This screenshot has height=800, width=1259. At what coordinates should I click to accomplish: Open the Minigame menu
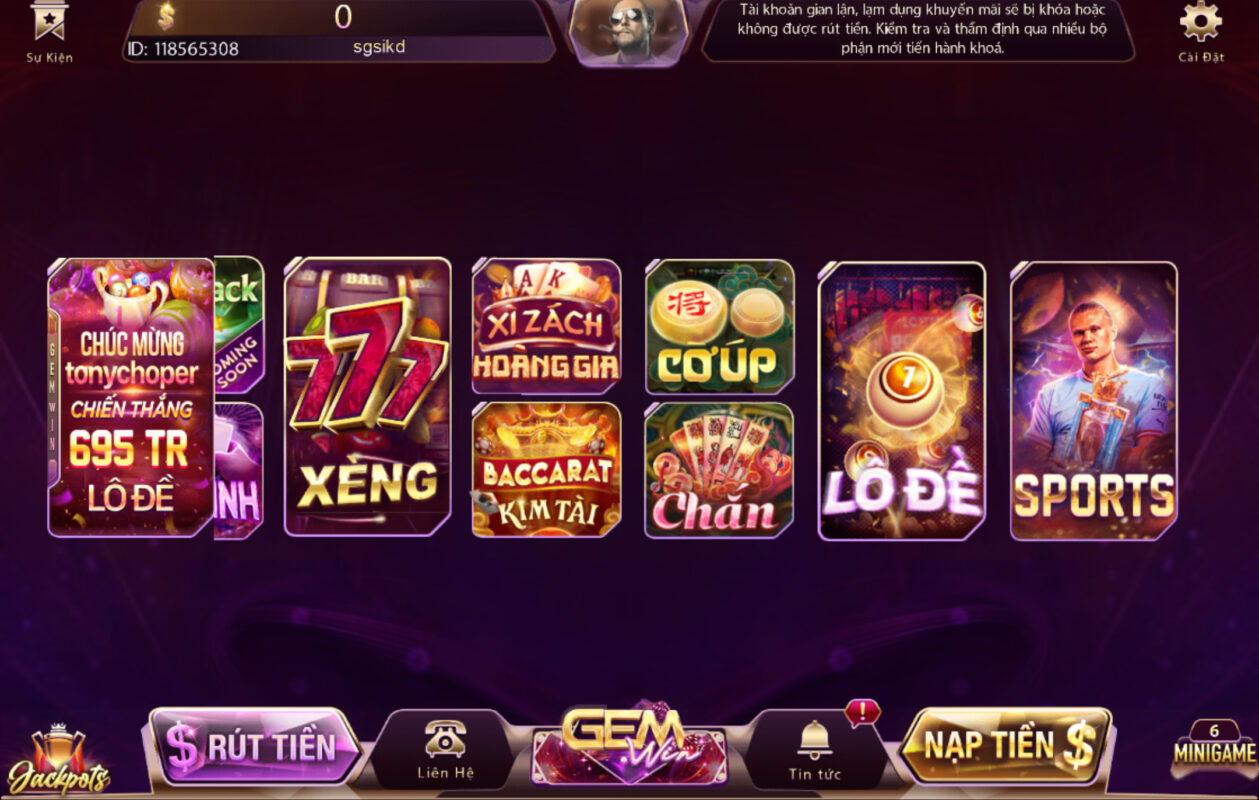[x=1214, y=750]
